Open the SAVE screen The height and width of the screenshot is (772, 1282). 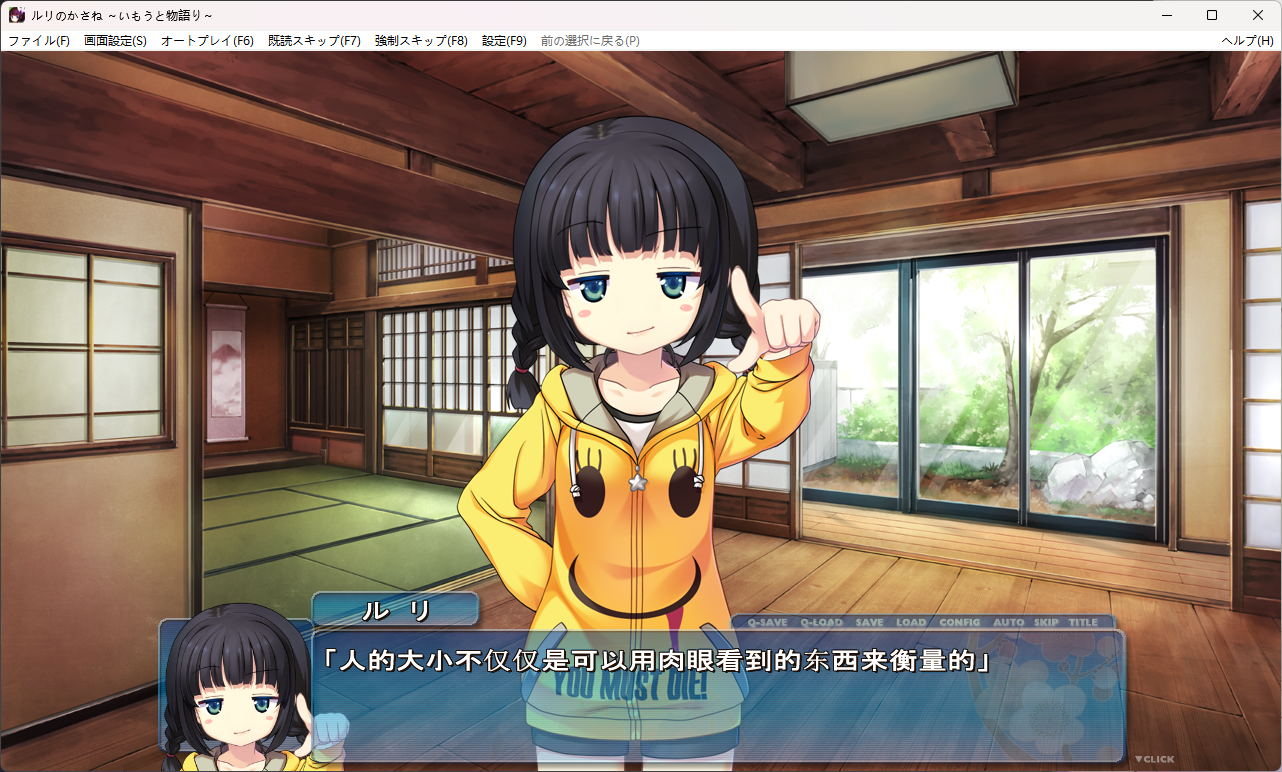[x=869, y=622]
